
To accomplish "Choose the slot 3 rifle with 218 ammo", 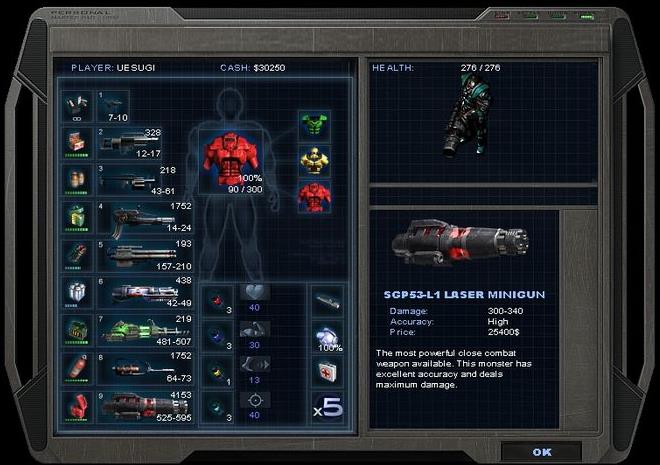I will pyautogui.click(x=128, y=182).
